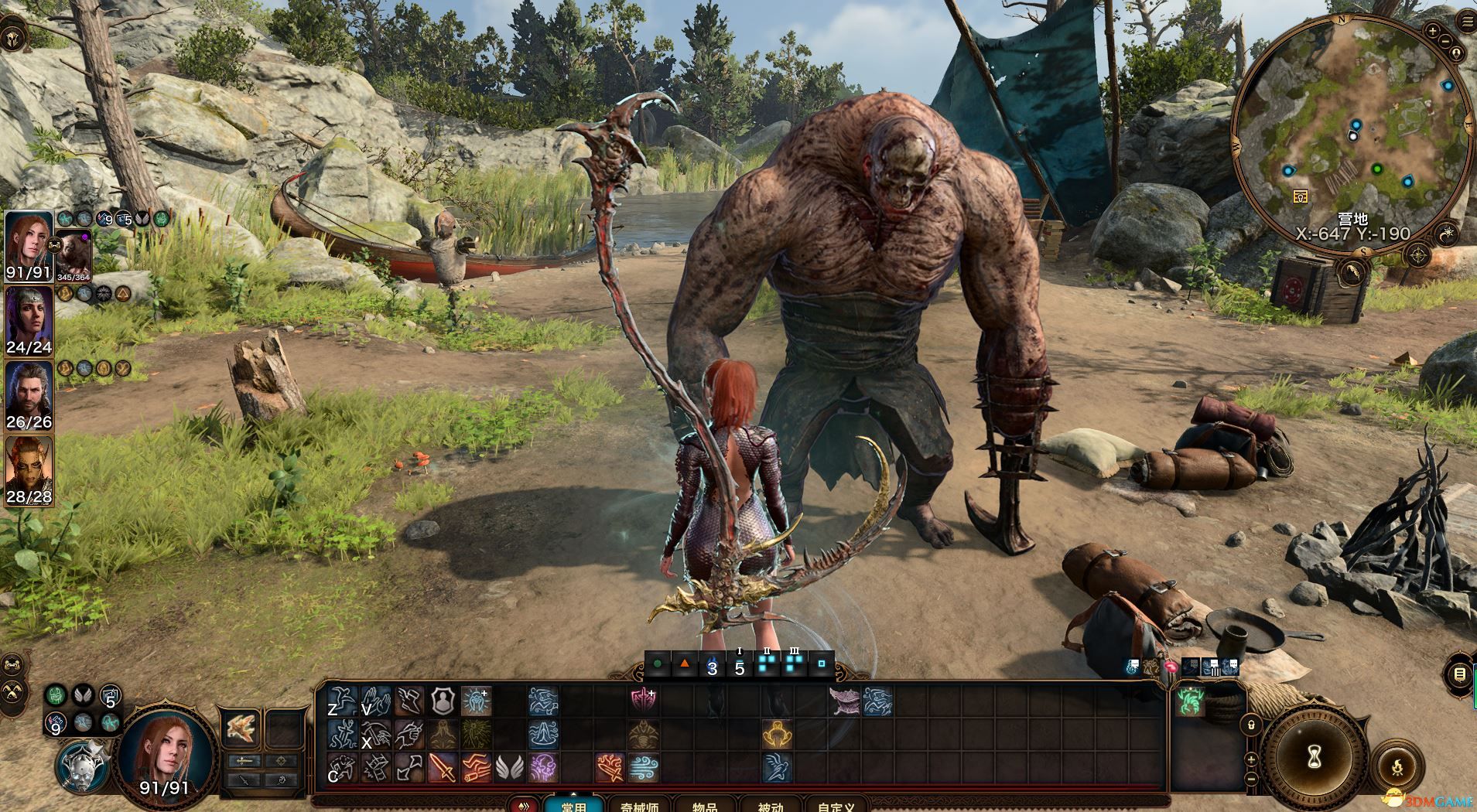Switch to the 常用 hotbar tab

[x=573, y=805]
